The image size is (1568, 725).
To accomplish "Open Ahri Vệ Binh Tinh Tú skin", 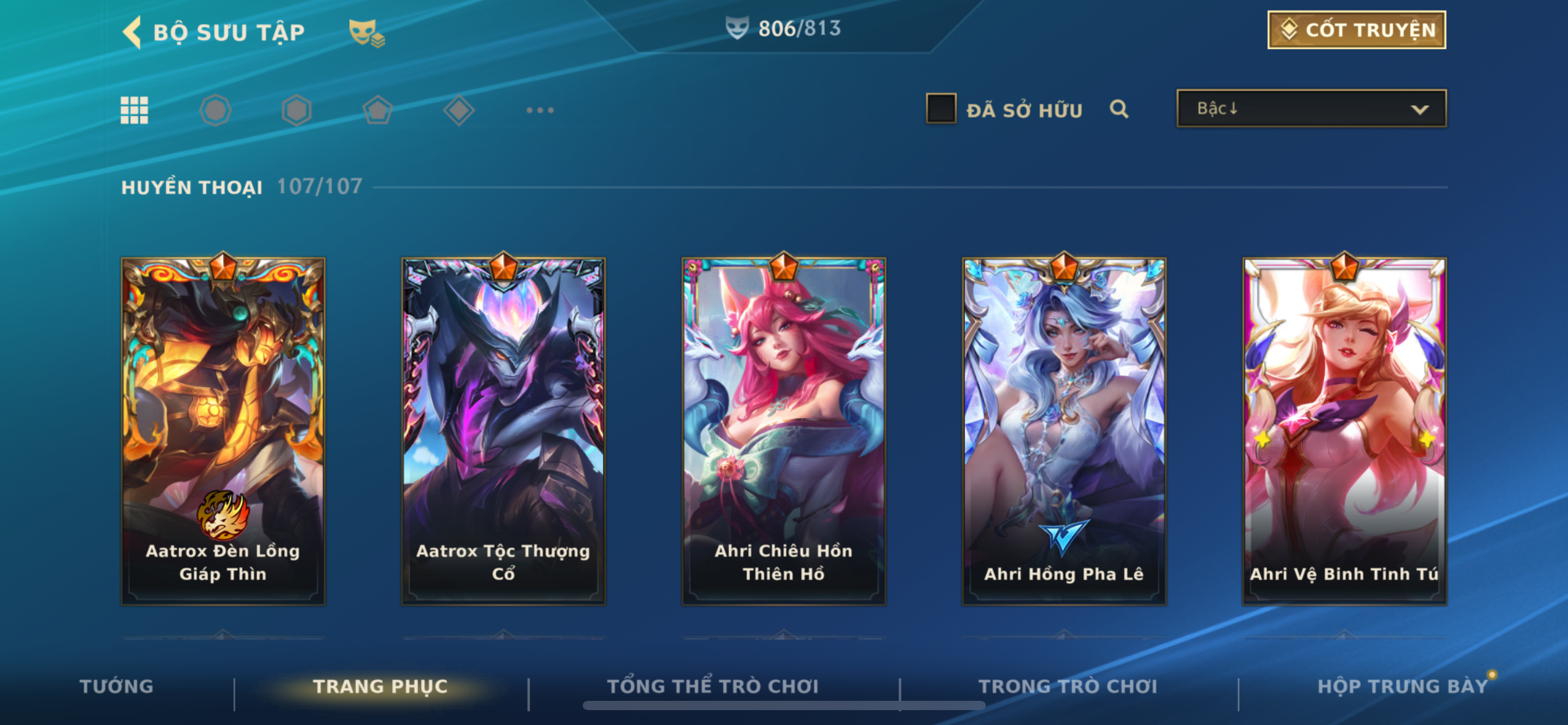I will tap(1344, 431).
